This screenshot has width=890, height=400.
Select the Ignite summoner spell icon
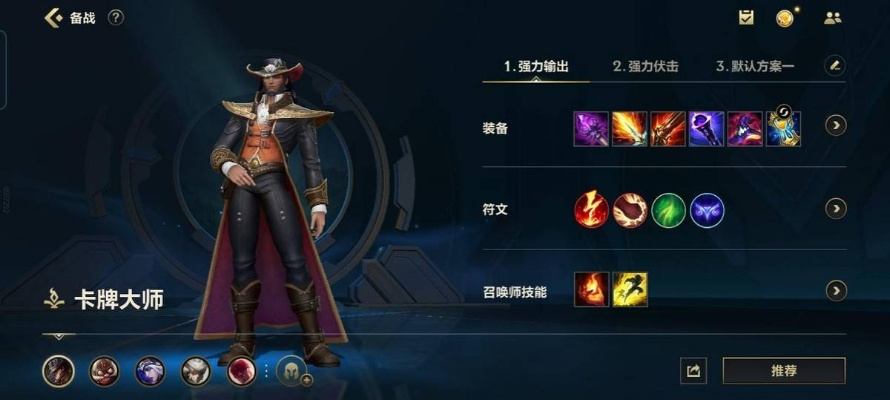coord(591,290)
